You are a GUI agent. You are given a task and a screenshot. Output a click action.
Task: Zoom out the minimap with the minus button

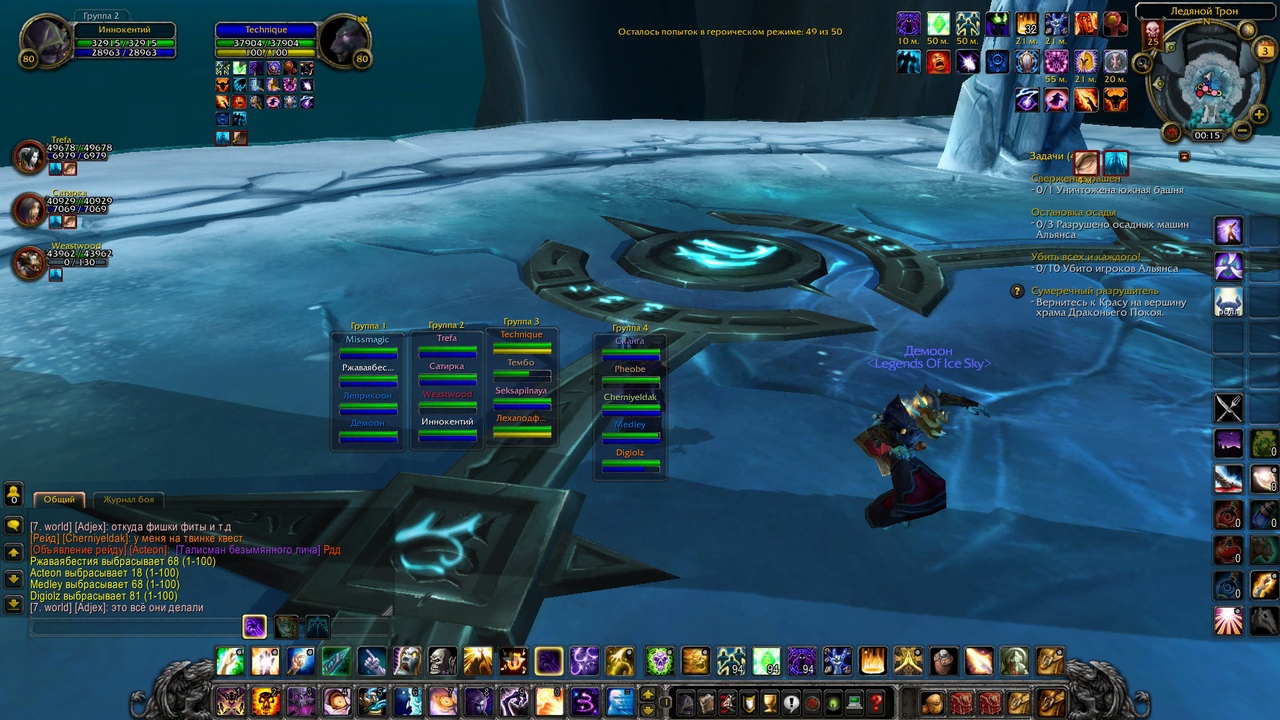[1241, 131]
